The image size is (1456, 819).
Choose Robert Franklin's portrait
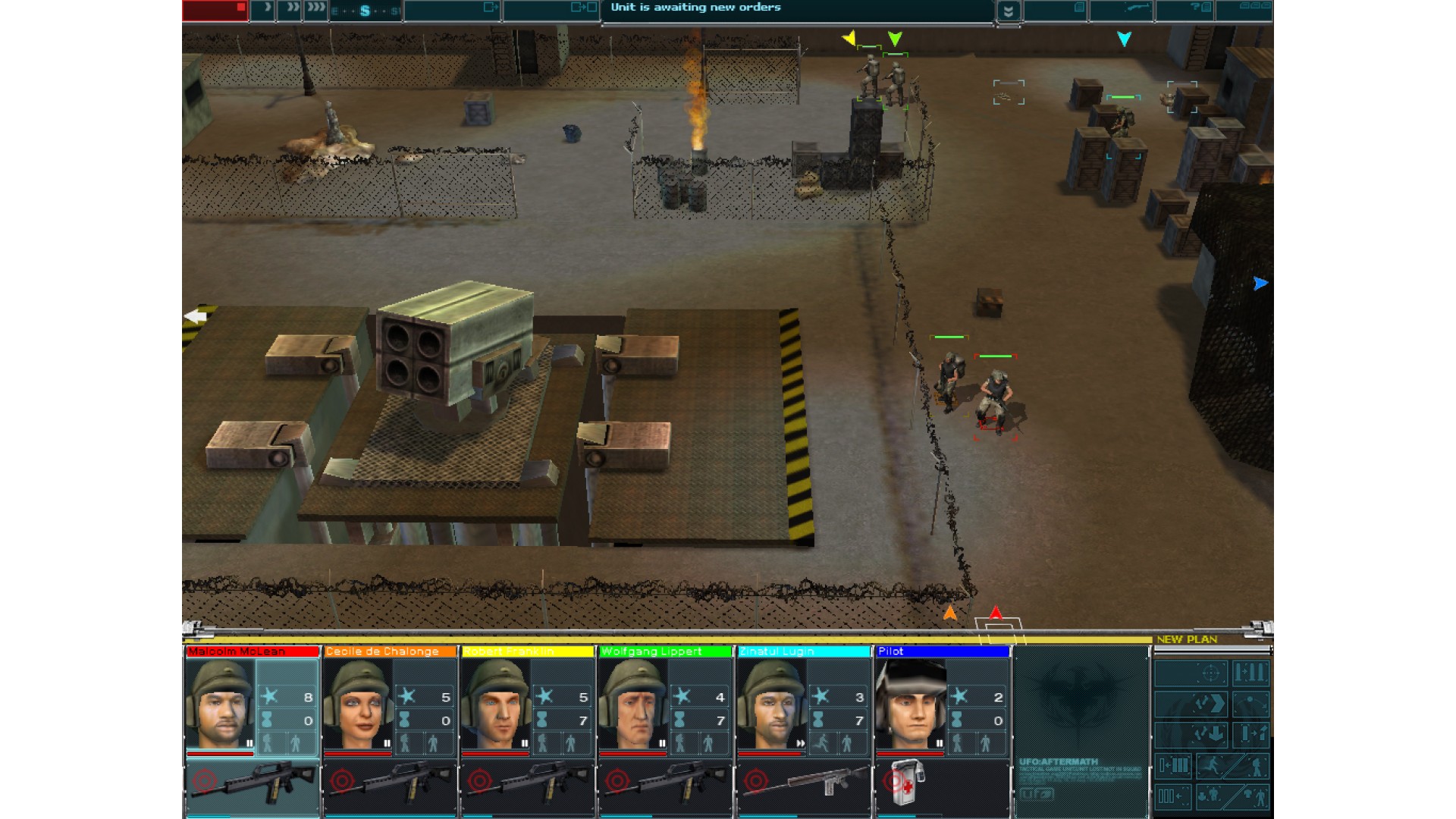click(x=495, y=705)
